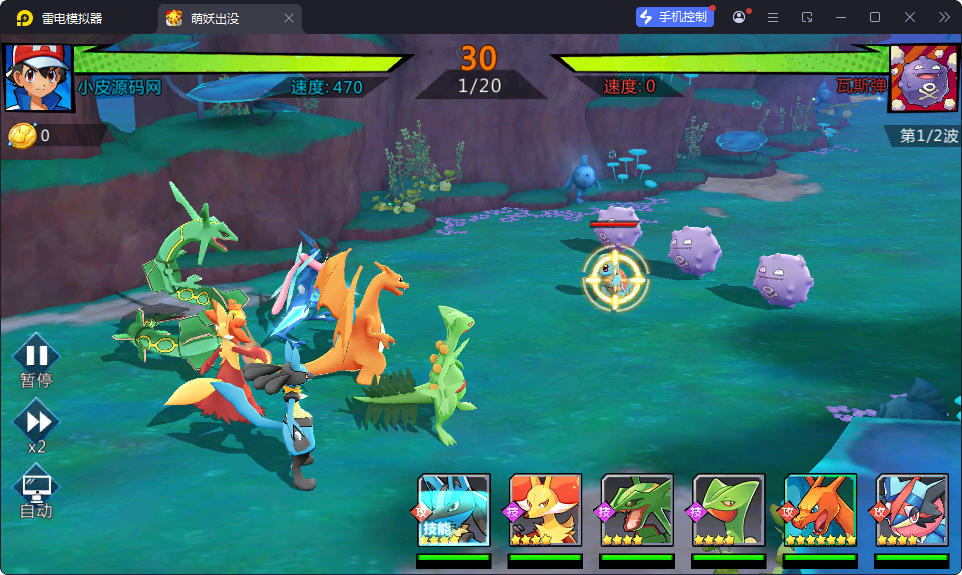This screenshot has height=575, width=962.
Task: Activate the Charizard skill card
Action: pyautogui.click(x=821, y=509)
